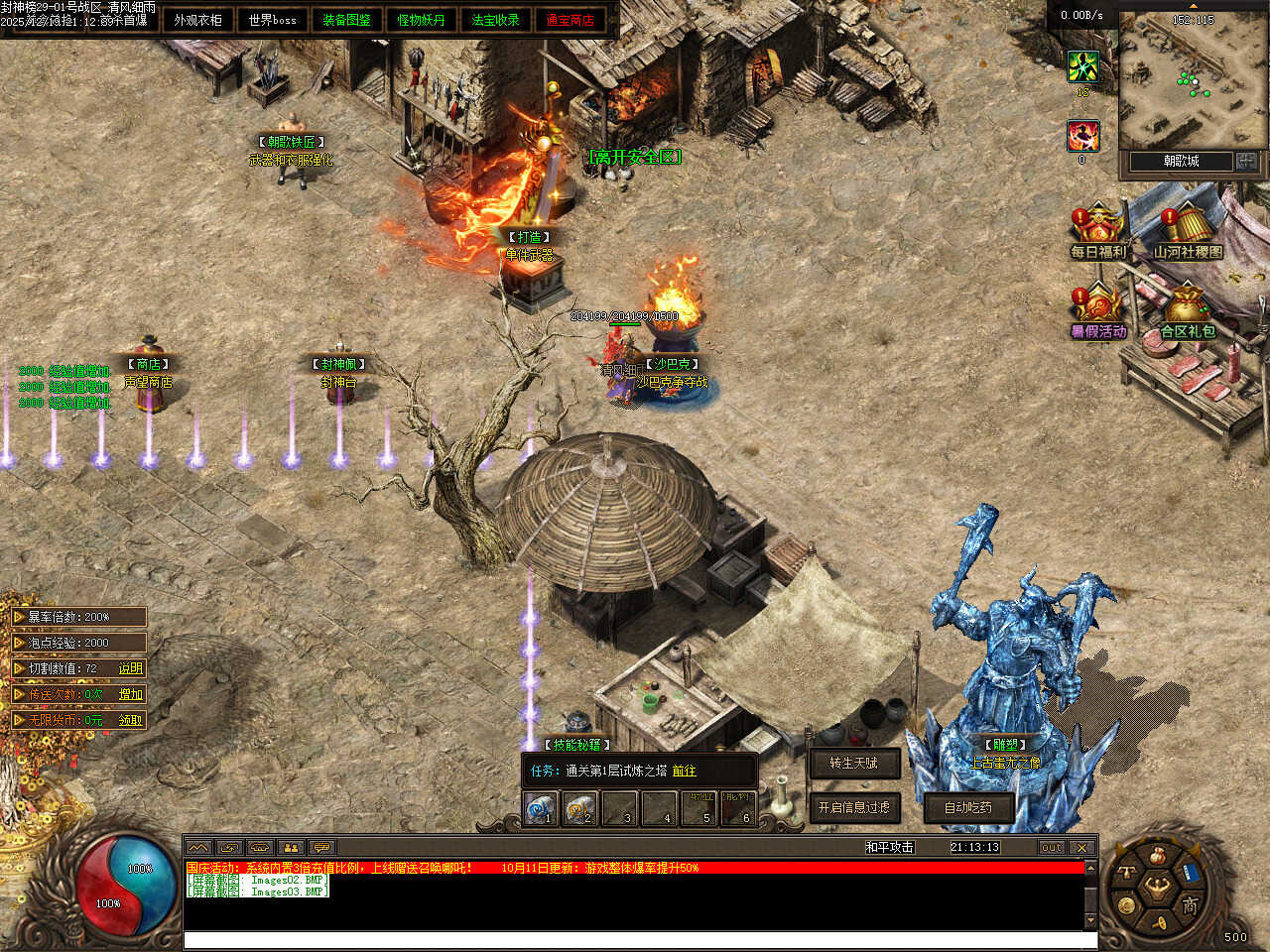The image size is (1270, 952).
Task: Open the 合区礼包 gift bag icon
Action: [x=1187, y=309]
